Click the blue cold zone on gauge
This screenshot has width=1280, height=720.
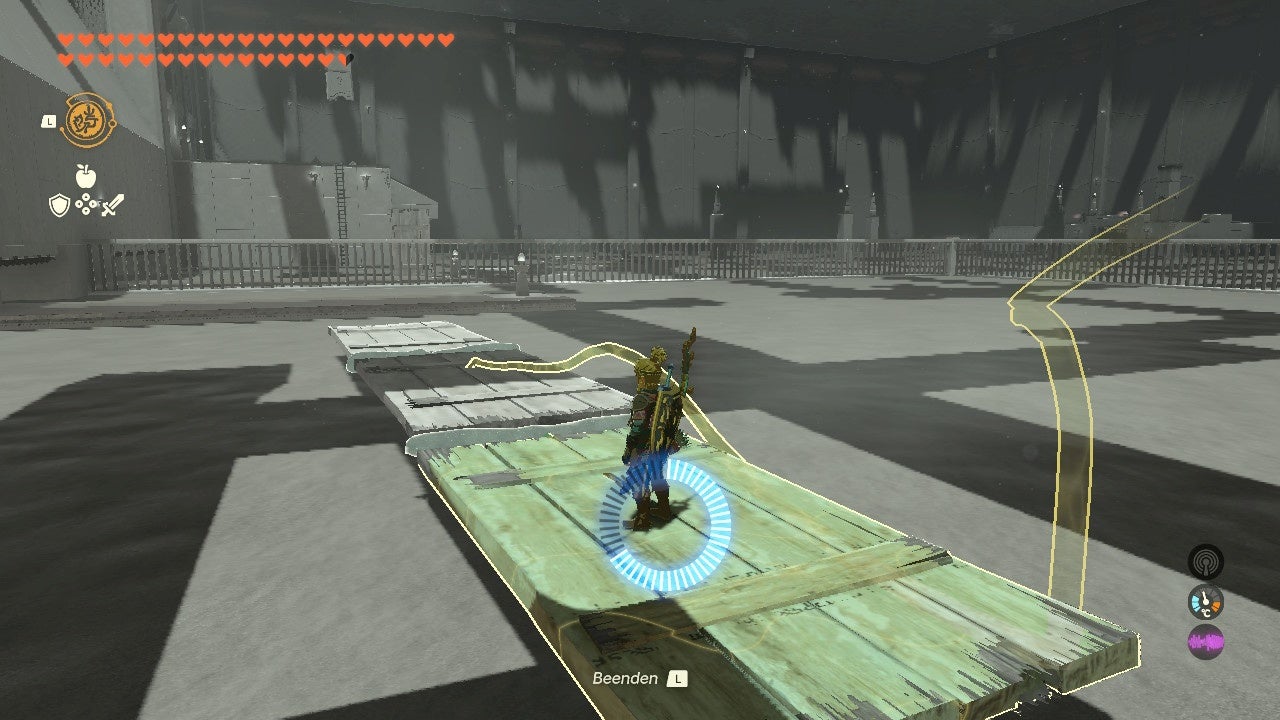1196,602
